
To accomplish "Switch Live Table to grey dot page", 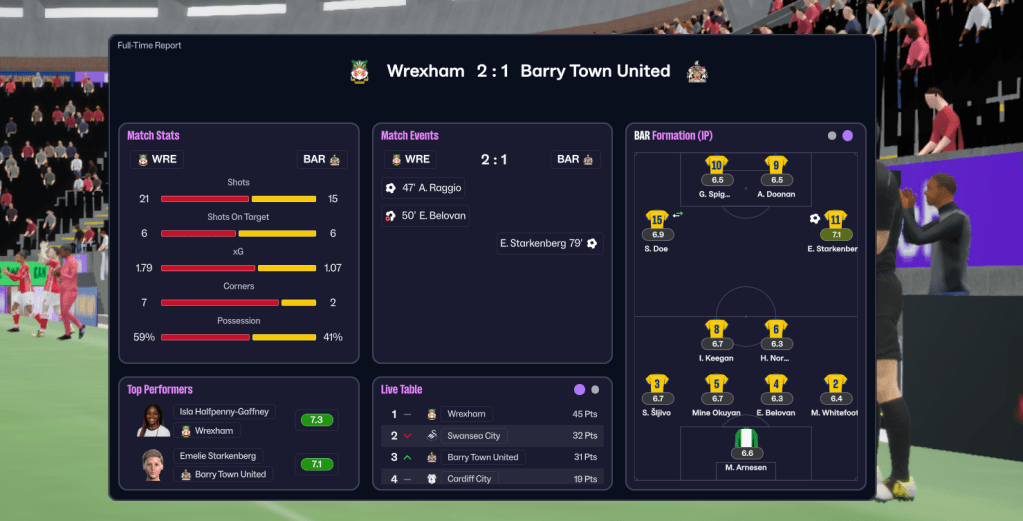I will click(x=596, y=390).
